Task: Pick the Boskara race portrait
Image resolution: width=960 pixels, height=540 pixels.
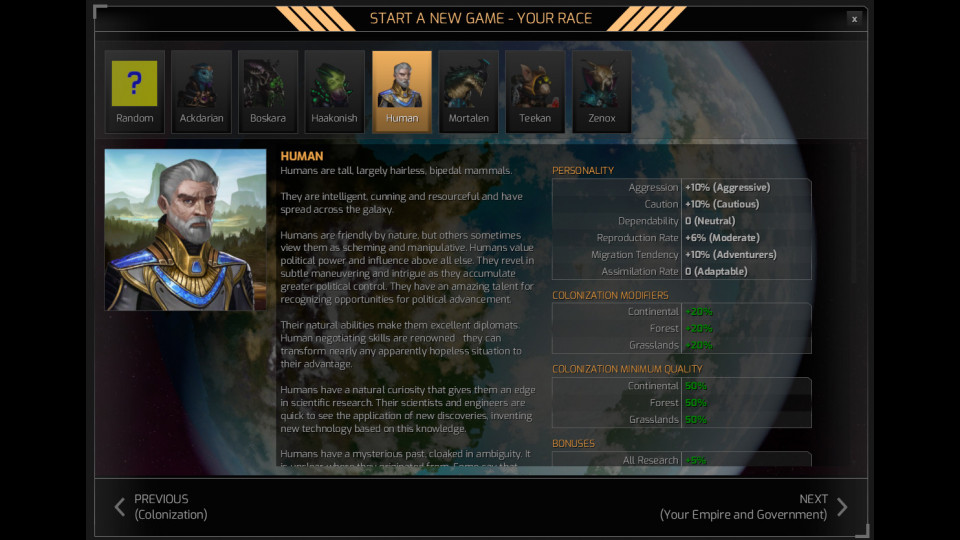Action: click(268, 92)
